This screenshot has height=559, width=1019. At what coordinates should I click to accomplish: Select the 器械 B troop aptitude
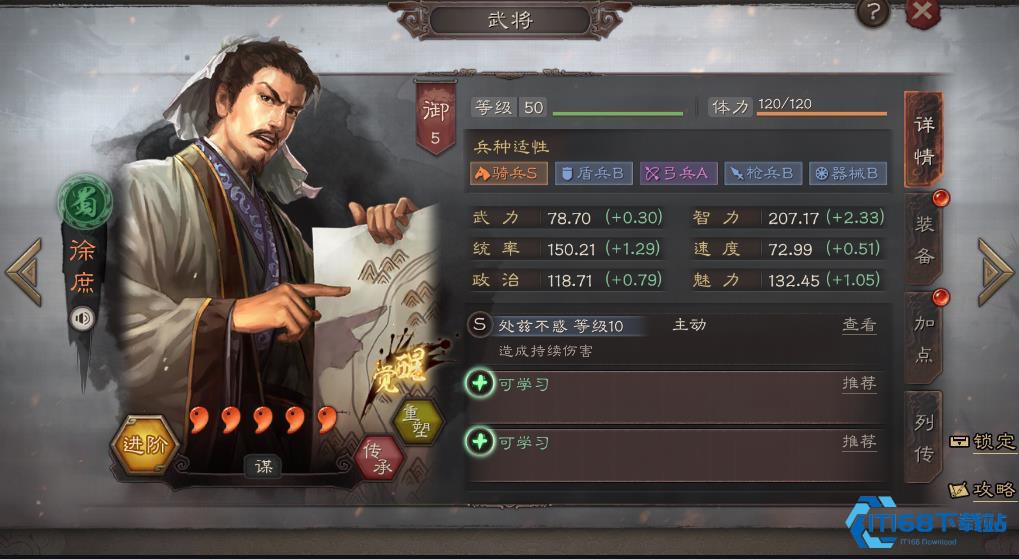847,173
